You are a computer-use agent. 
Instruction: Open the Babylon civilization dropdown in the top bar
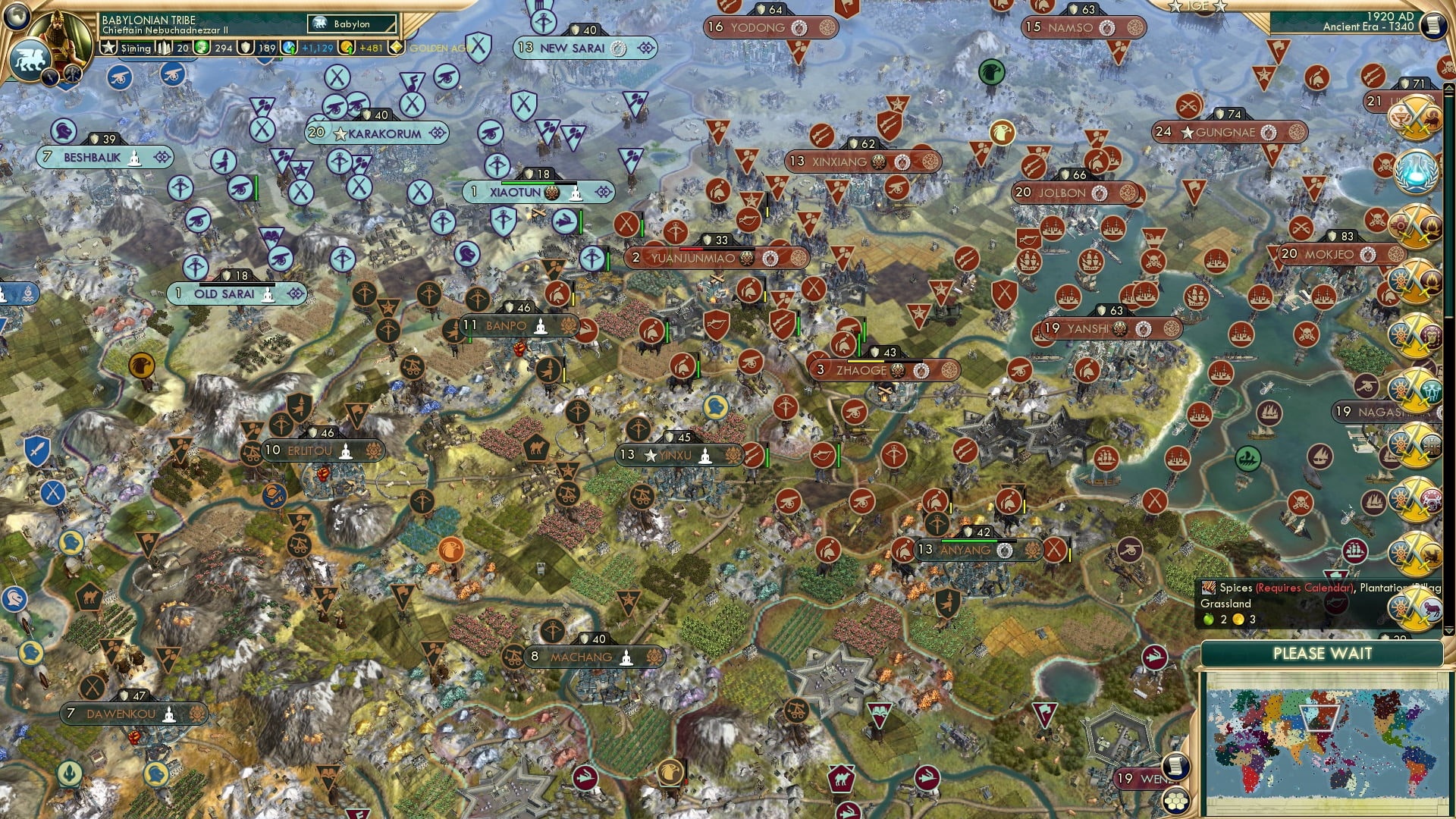click(x=353, y=24)
